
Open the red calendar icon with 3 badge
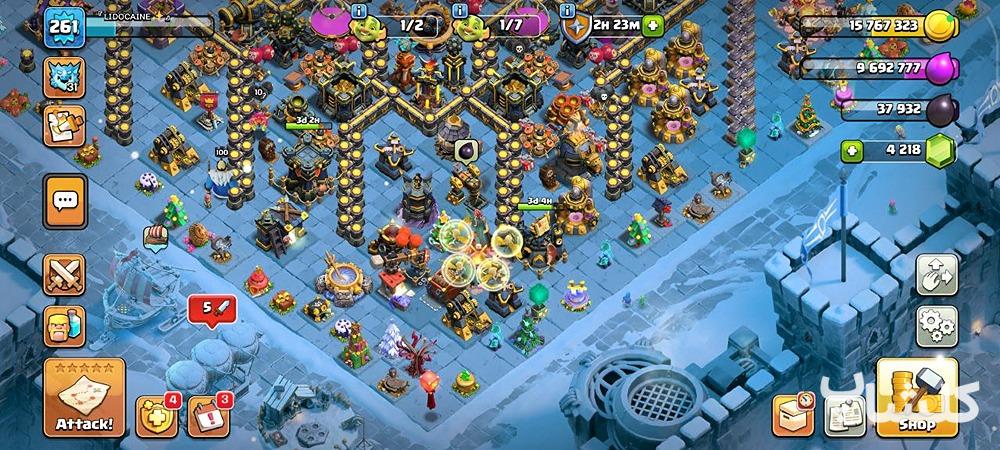point(208,414)
